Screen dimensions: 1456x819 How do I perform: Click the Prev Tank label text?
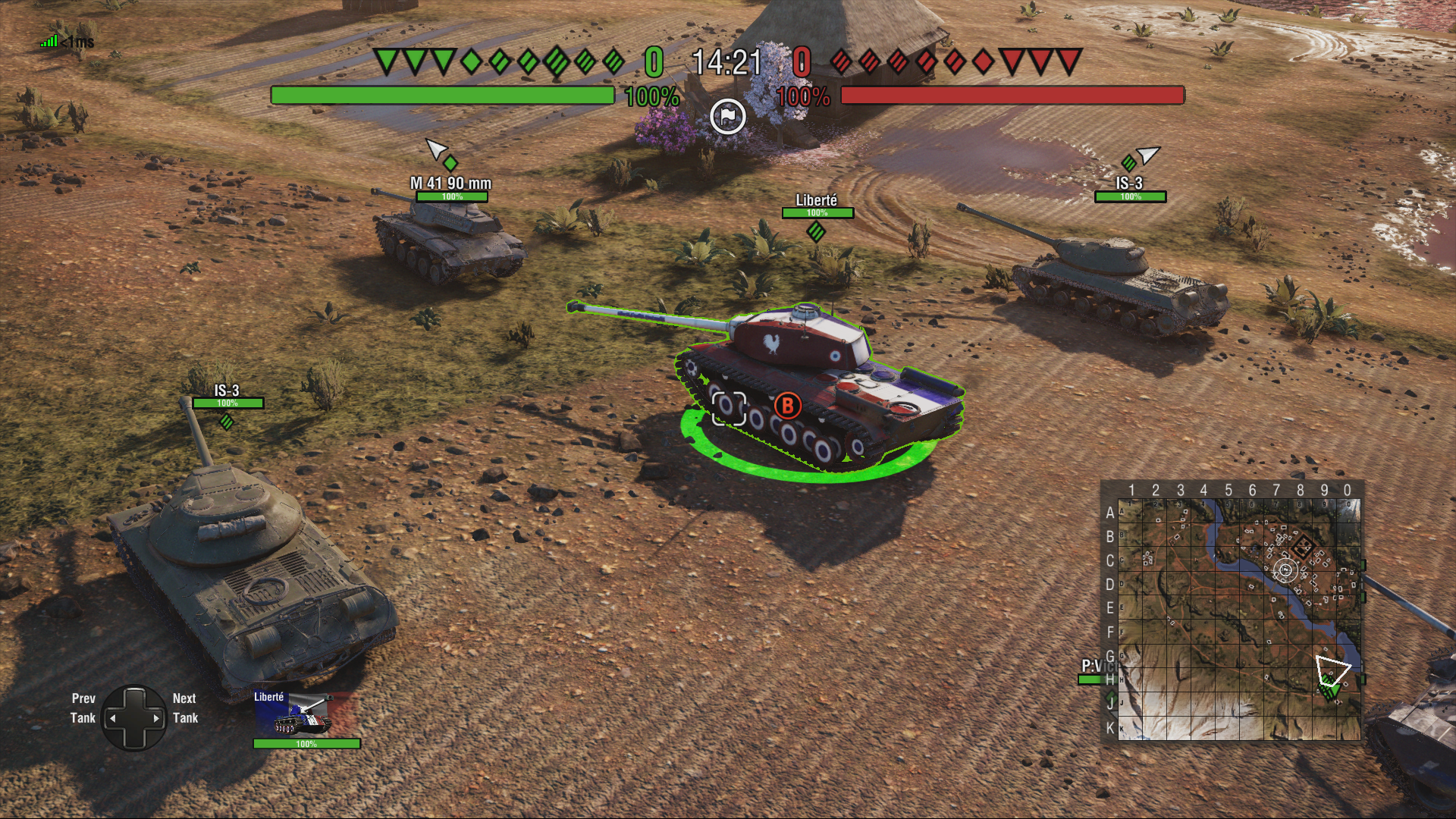(83, 709)
